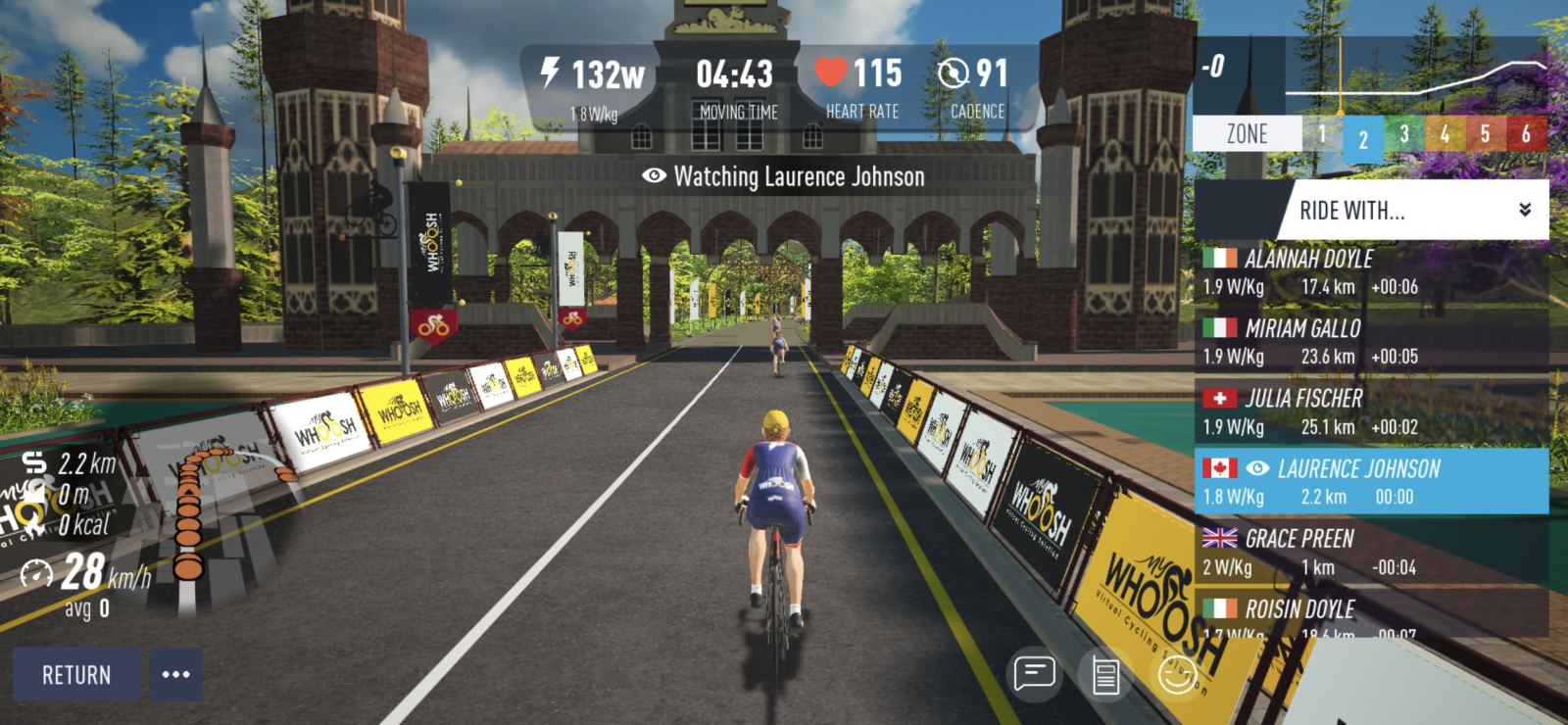1568x725 pixels.
Task: Choose Miriam Gallo from the rider list
Action: coord(1372,342)
